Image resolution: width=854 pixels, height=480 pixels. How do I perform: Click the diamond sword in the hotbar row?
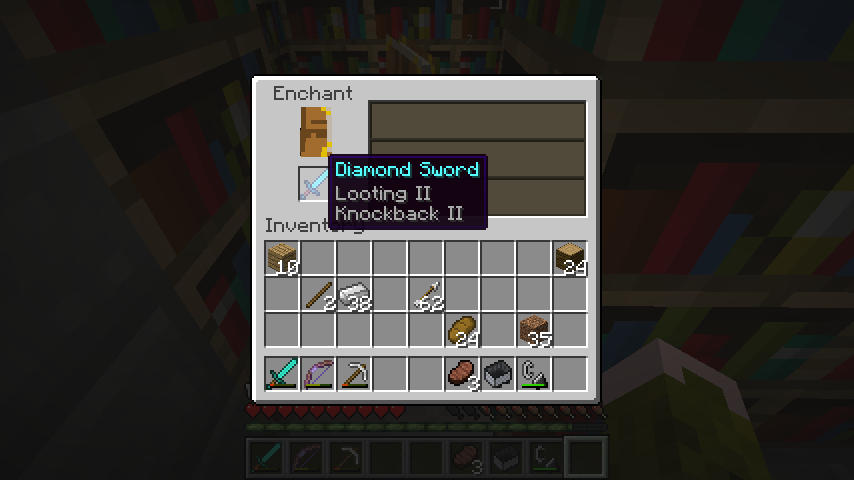click(x=283, y=374)
